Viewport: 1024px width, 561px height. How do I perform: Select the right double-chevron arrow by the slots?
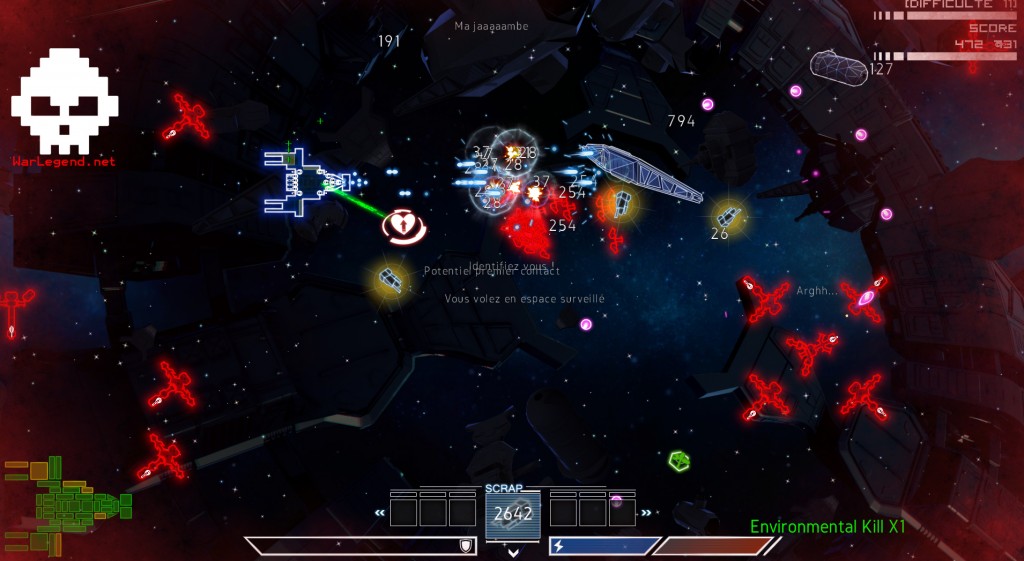click(645, 513)
